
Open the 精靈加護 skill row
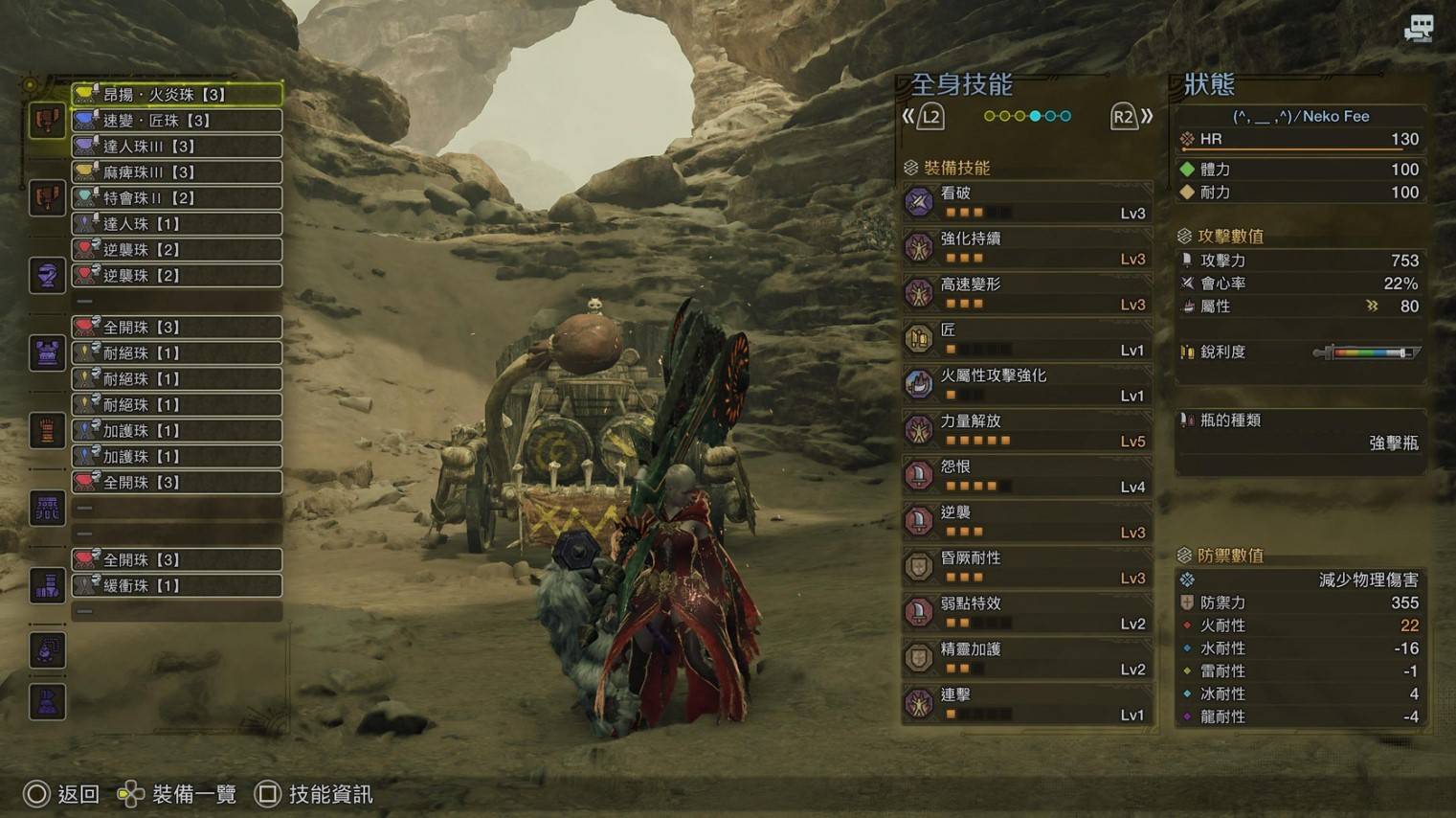pyautogui.click(x=1026, y=658)
